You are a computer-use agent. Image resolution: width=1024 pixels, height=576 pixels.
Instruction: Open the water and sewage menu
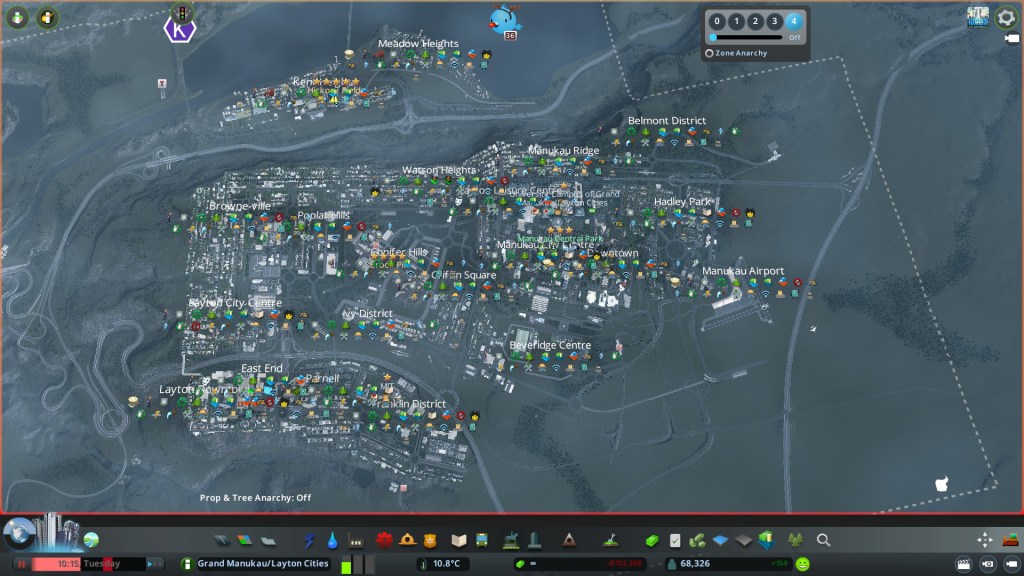(332, 541)
